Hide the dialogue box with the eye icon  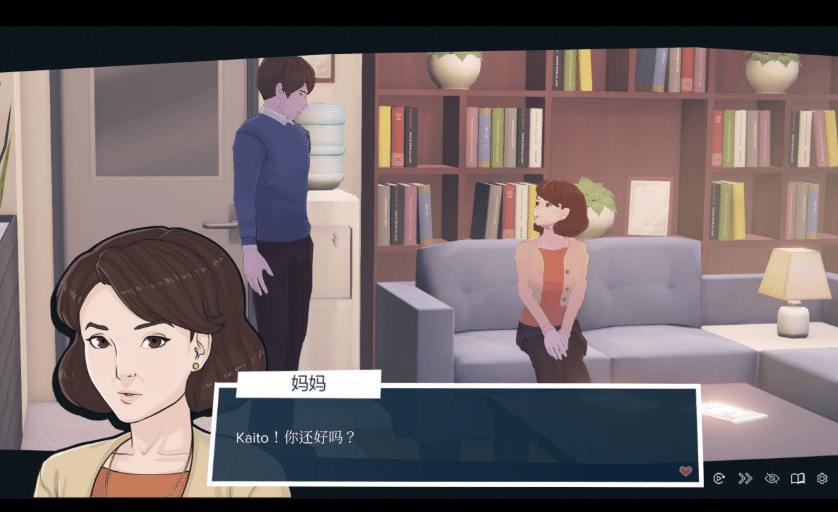click(771, 479)
